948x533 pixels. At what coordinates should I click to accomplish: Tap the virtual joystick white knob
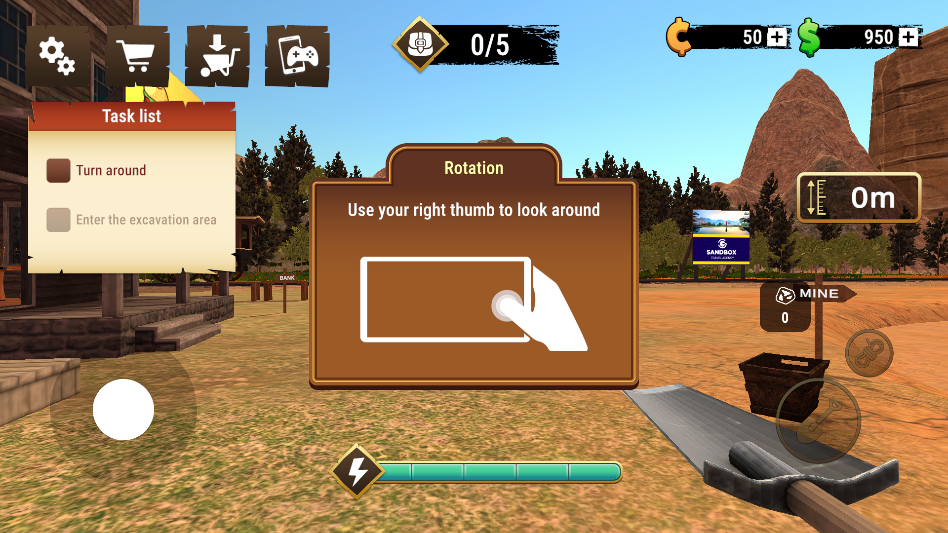123,410
